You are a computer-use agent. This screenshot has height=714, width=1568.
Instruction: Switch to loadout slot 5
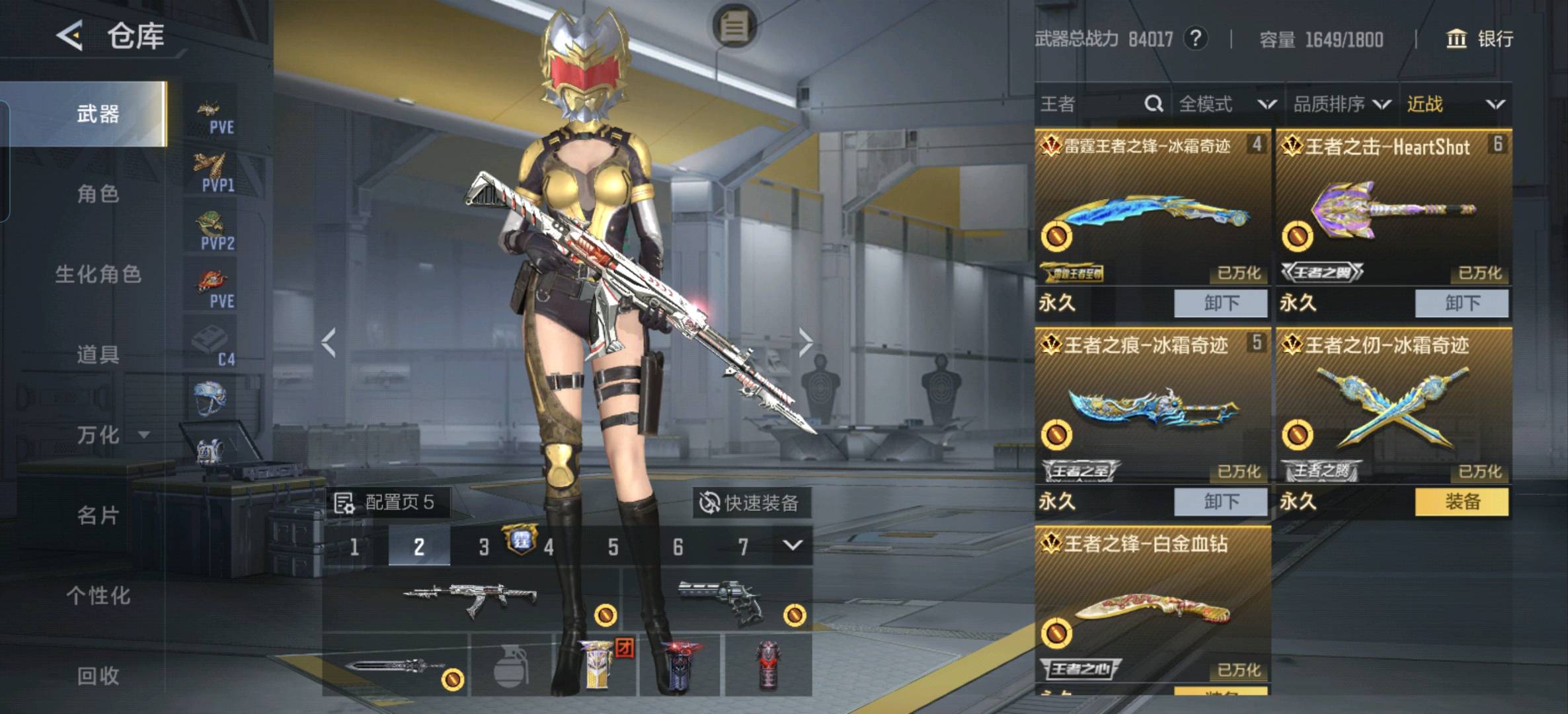tap(613, 547)
